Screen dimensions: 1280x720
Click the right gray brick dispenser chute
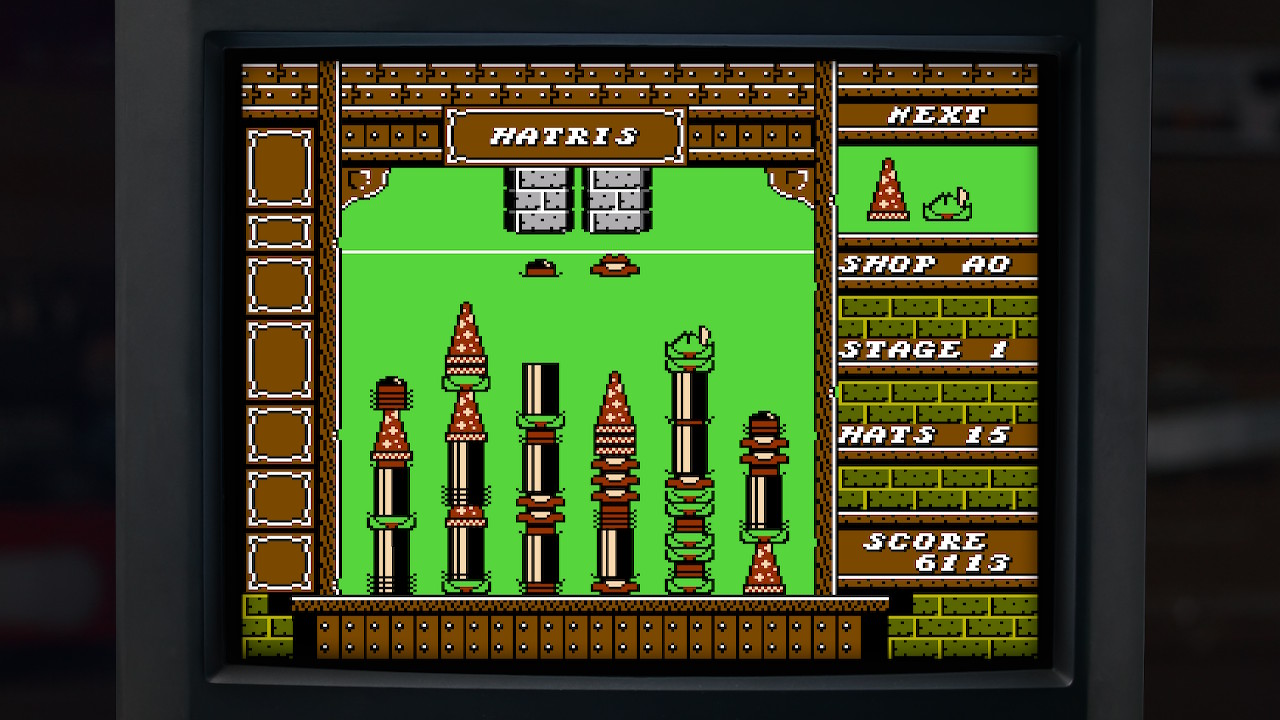pyautogui.click(x=614, y=200)
